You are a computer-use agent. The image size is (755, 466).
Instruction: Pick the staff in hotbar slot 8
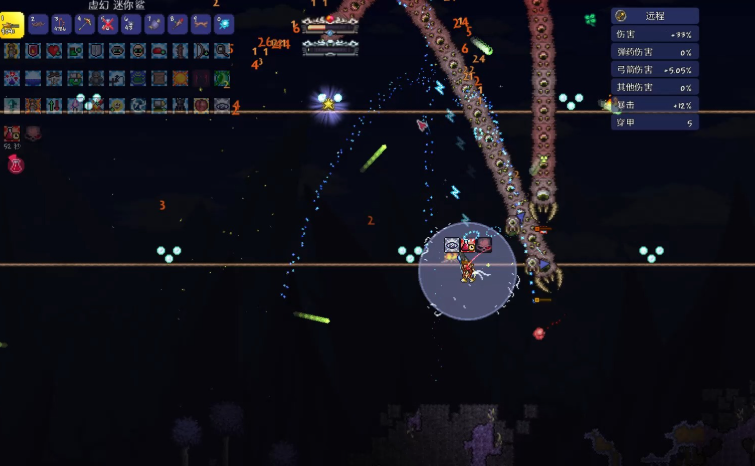177,25
